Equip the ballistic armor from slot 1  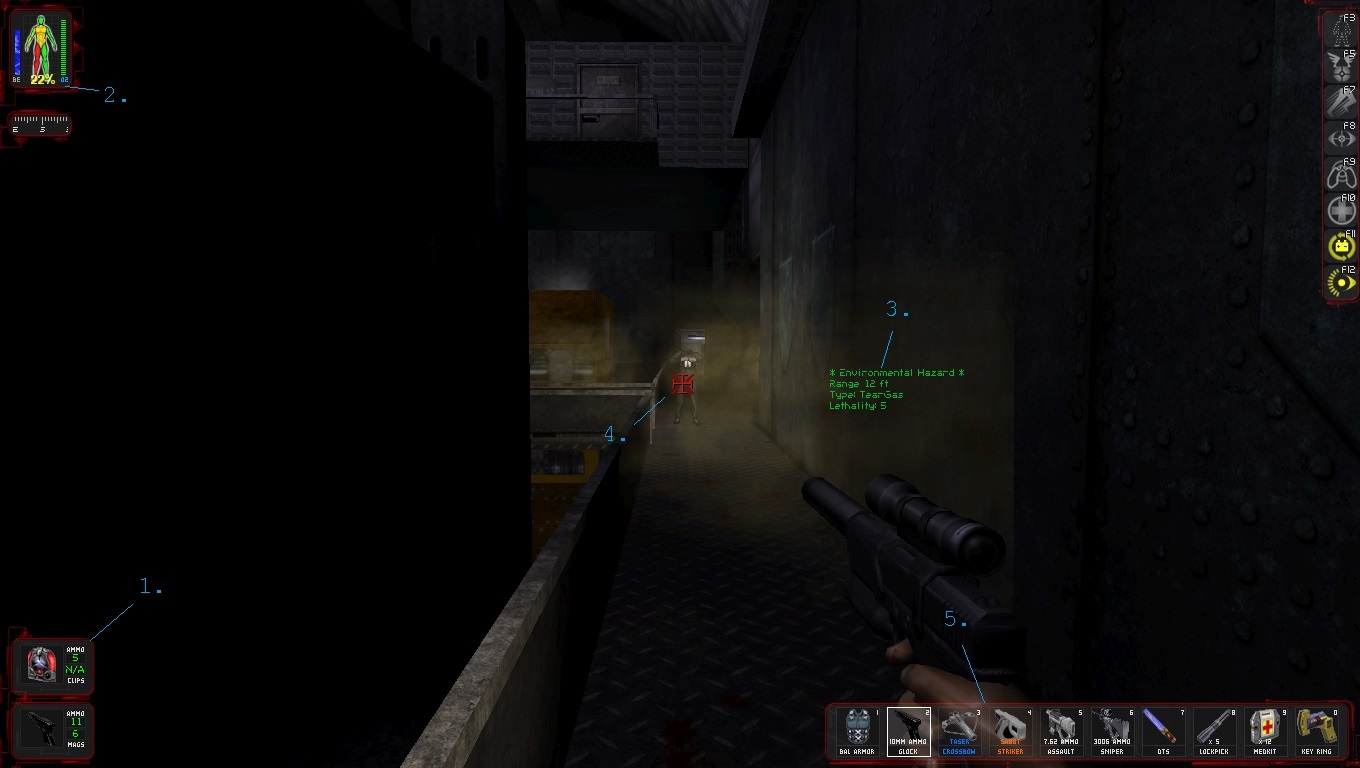pyautogui.click(x=857, y=731)
